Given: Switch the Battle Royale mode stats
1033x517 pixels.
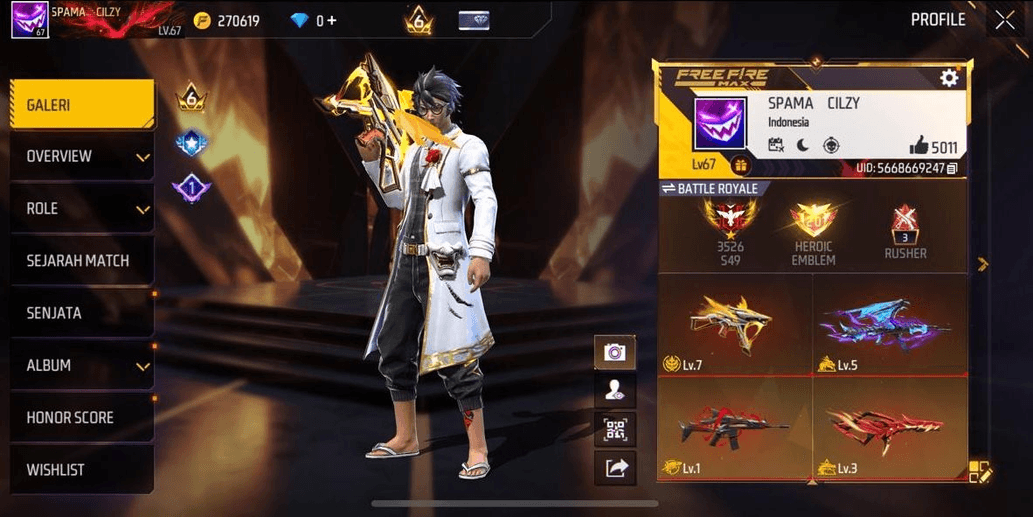Looking at the screenshot, I should [712, 188].
